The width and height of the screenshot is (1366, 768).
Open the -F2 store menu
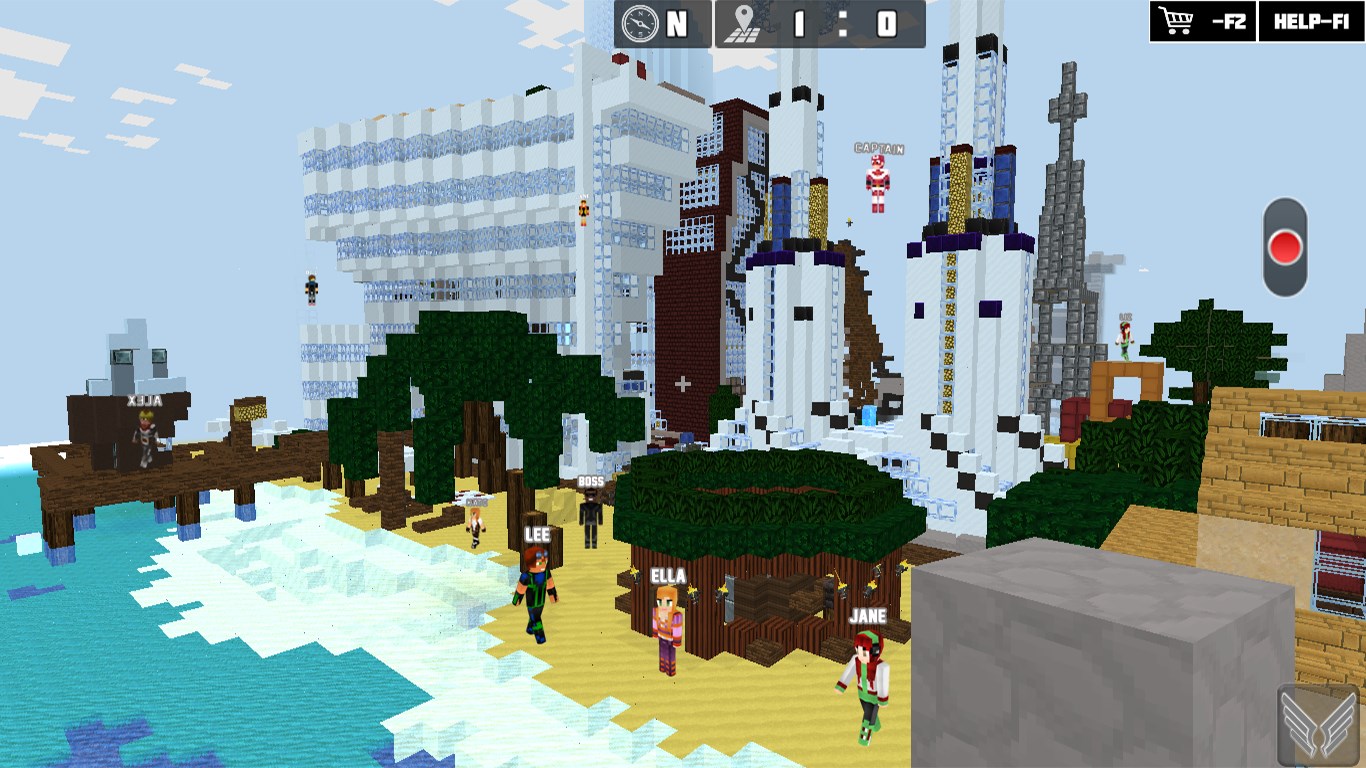[x=1229, y=20]
